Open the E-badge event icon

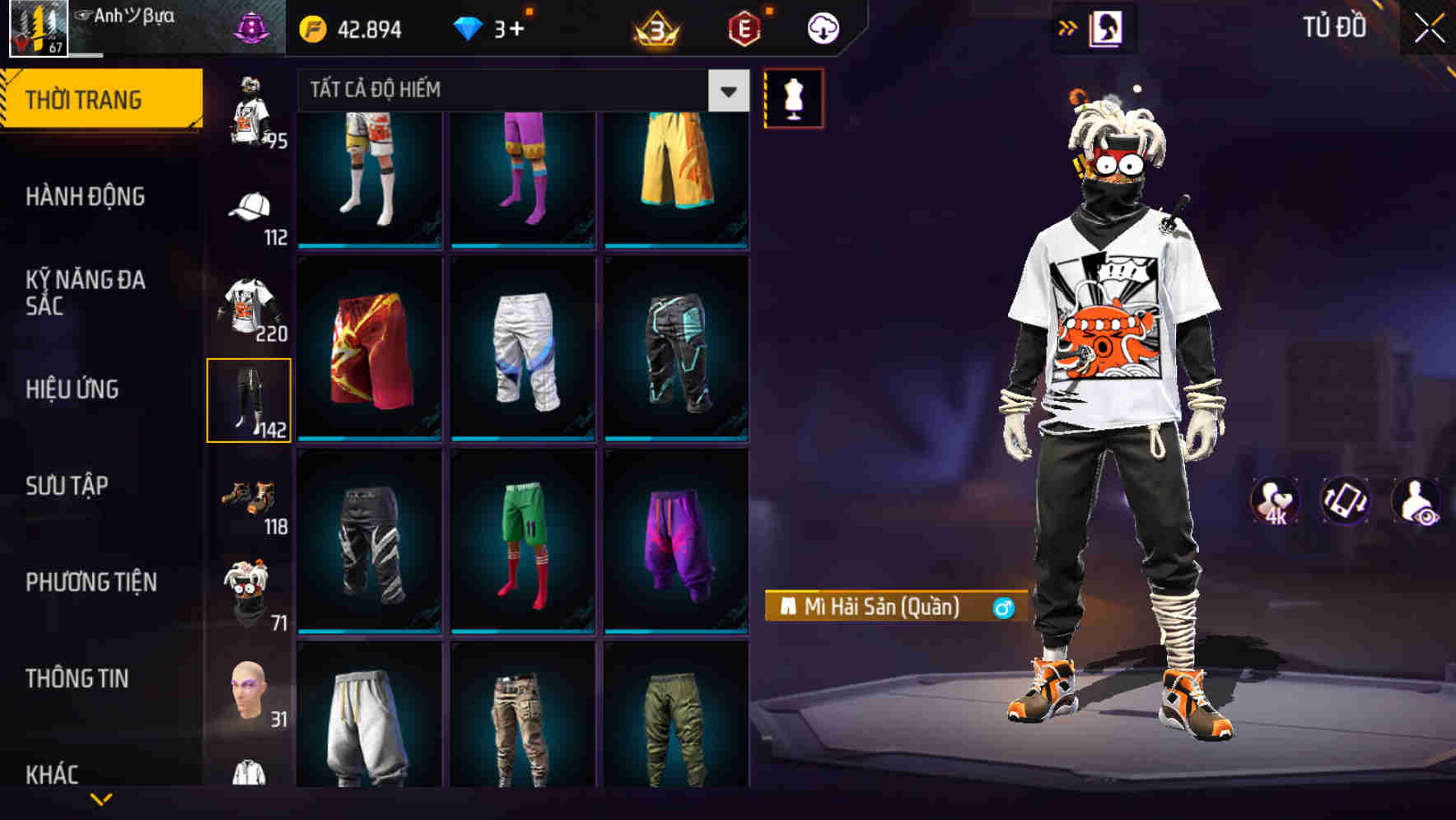[x=745, y=27]
